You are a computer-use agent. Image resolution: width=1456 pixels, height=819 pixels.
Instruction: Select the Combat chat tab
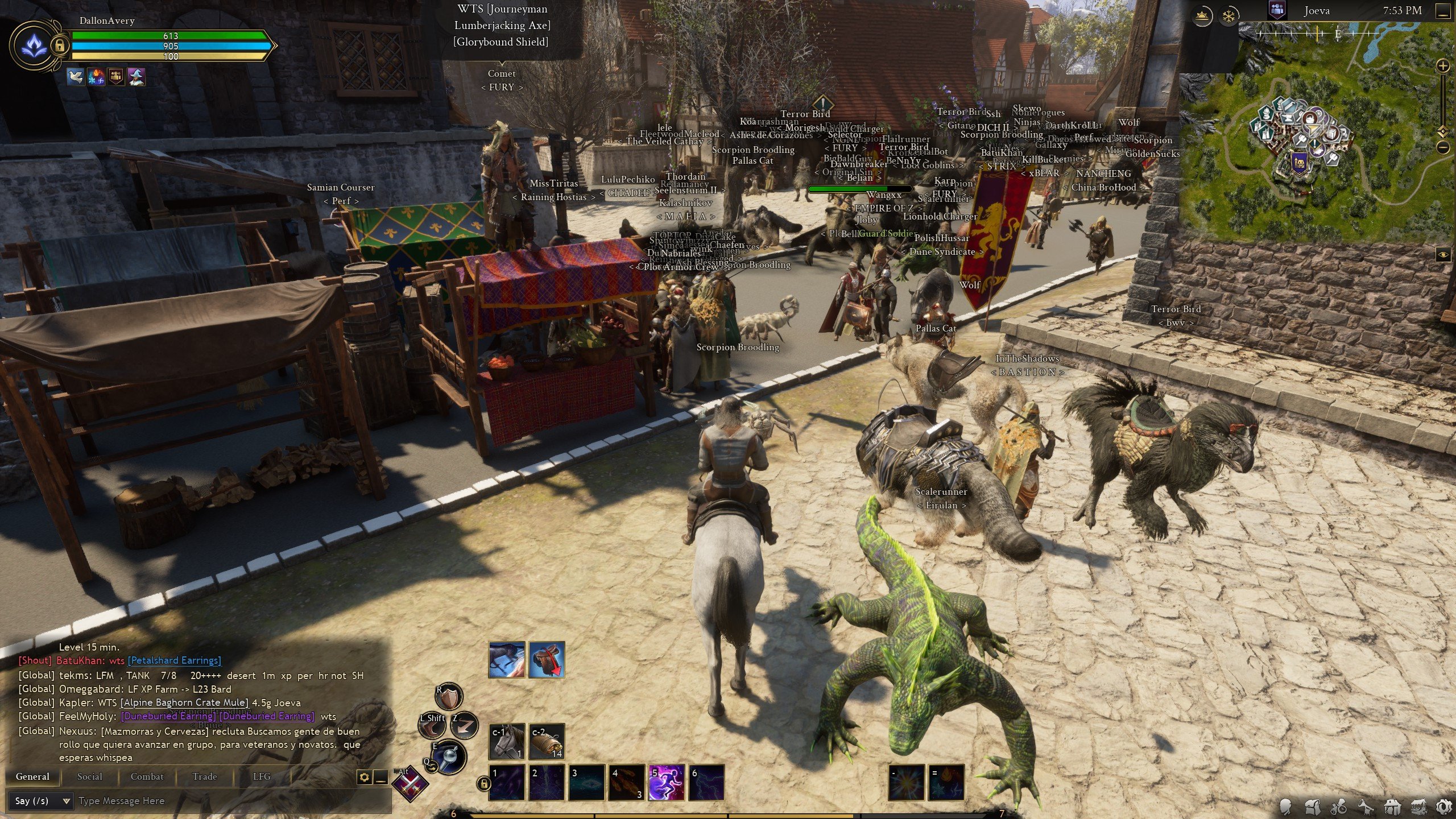coord(147,776)
